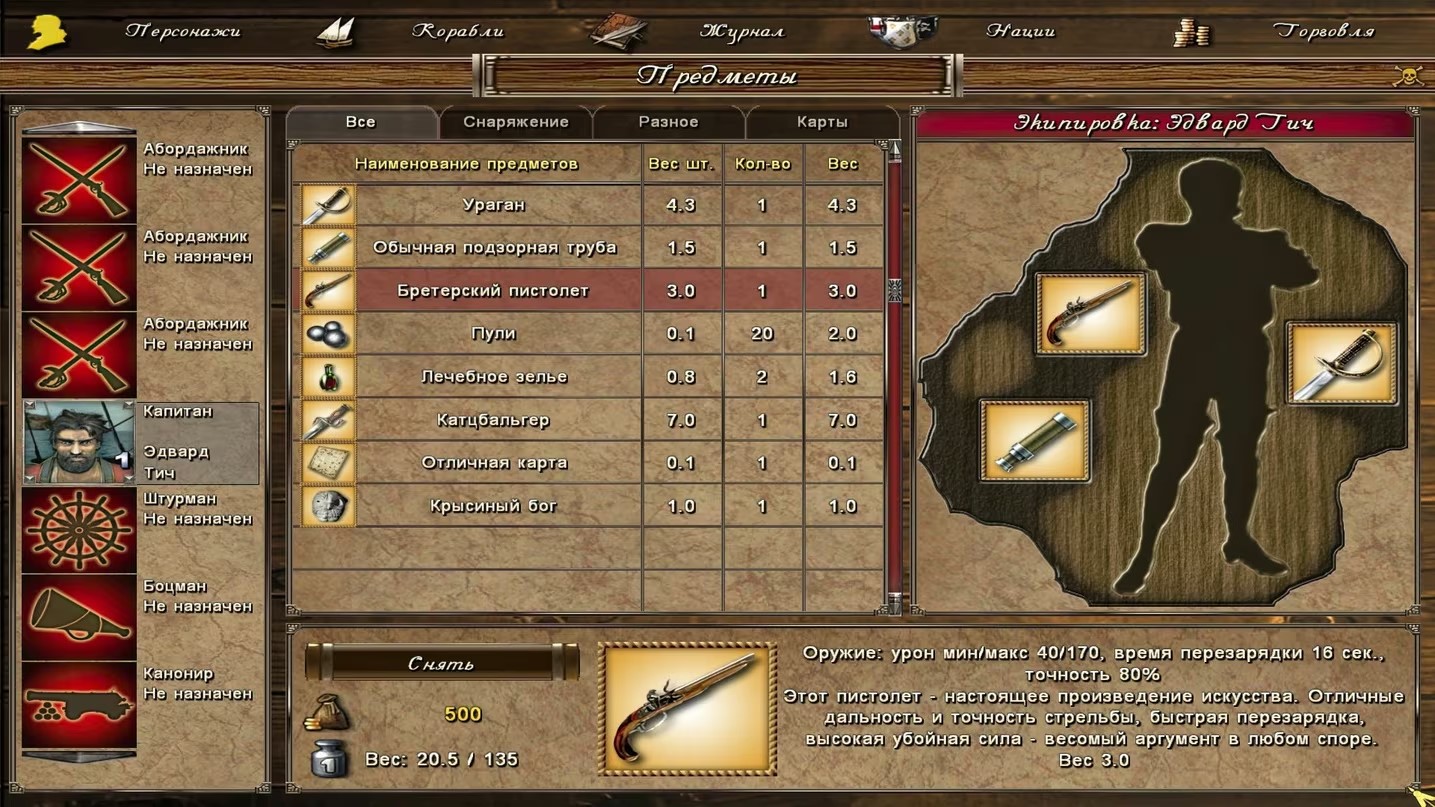Switch to the Карты tab
Image resolution: width=1435 pixels, height=807 pixels.
(x=822, y=122)
